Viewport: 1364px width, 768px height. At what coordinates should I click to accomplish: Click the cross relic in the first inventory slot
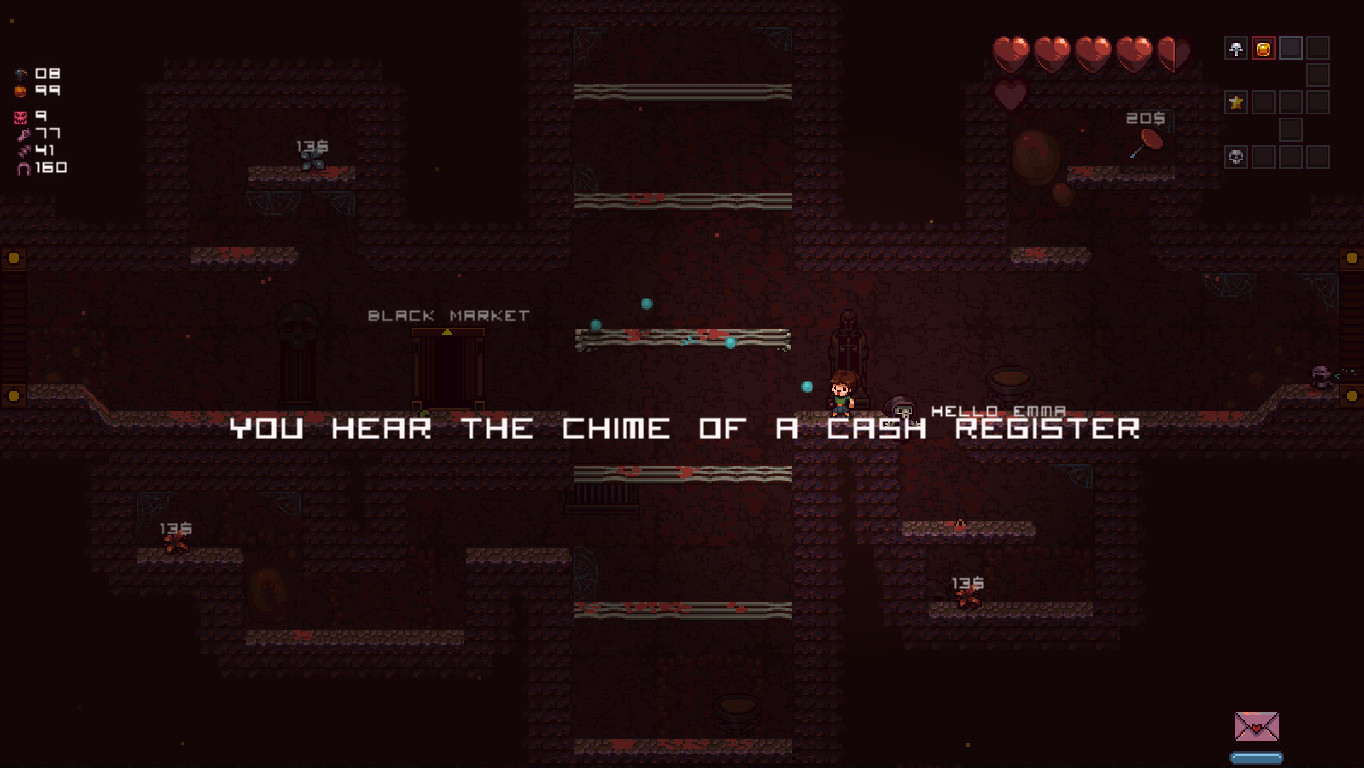point(1236,48)
